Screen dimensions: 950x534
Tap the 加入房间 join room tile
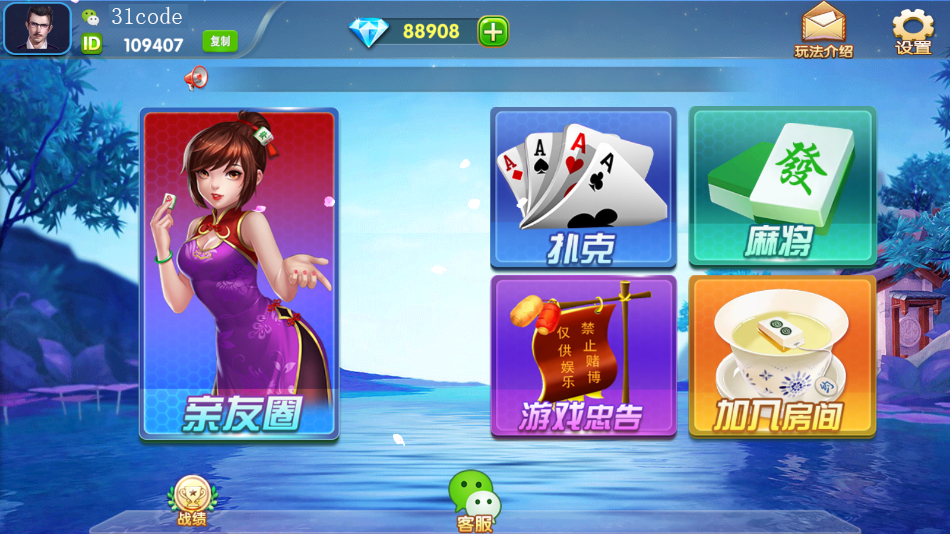coord(782,356)
